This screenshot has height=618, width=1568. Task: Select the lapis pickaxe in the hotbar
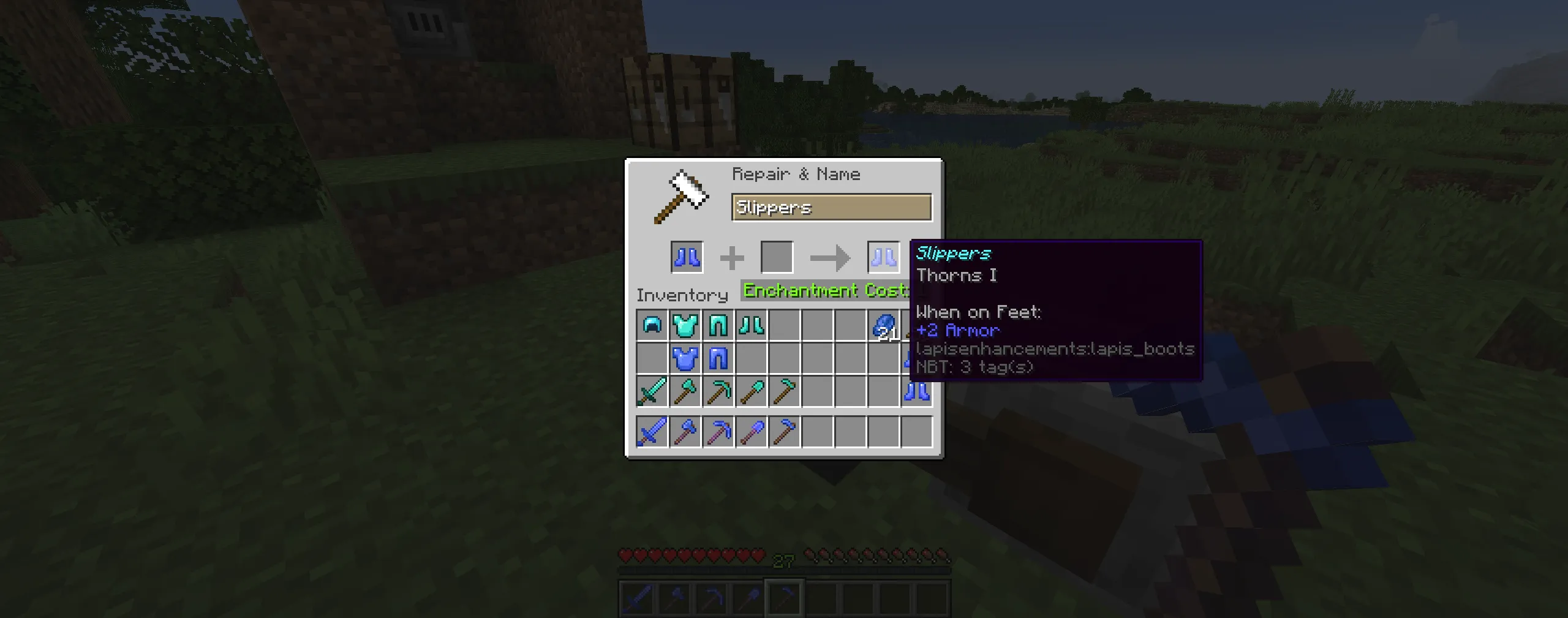pos(710,598)
